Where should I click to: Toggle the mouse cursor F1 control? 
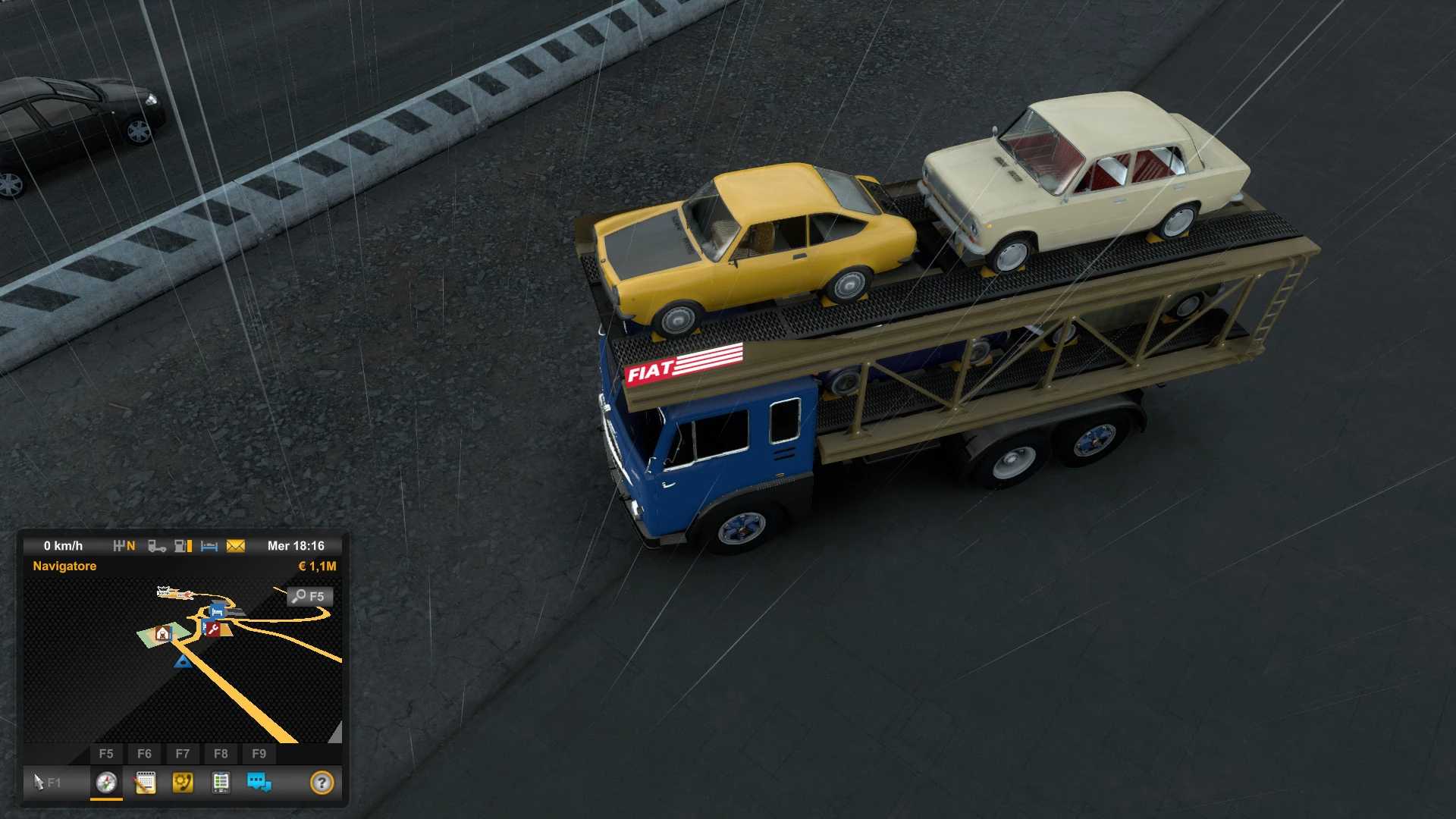coord(46,782)
